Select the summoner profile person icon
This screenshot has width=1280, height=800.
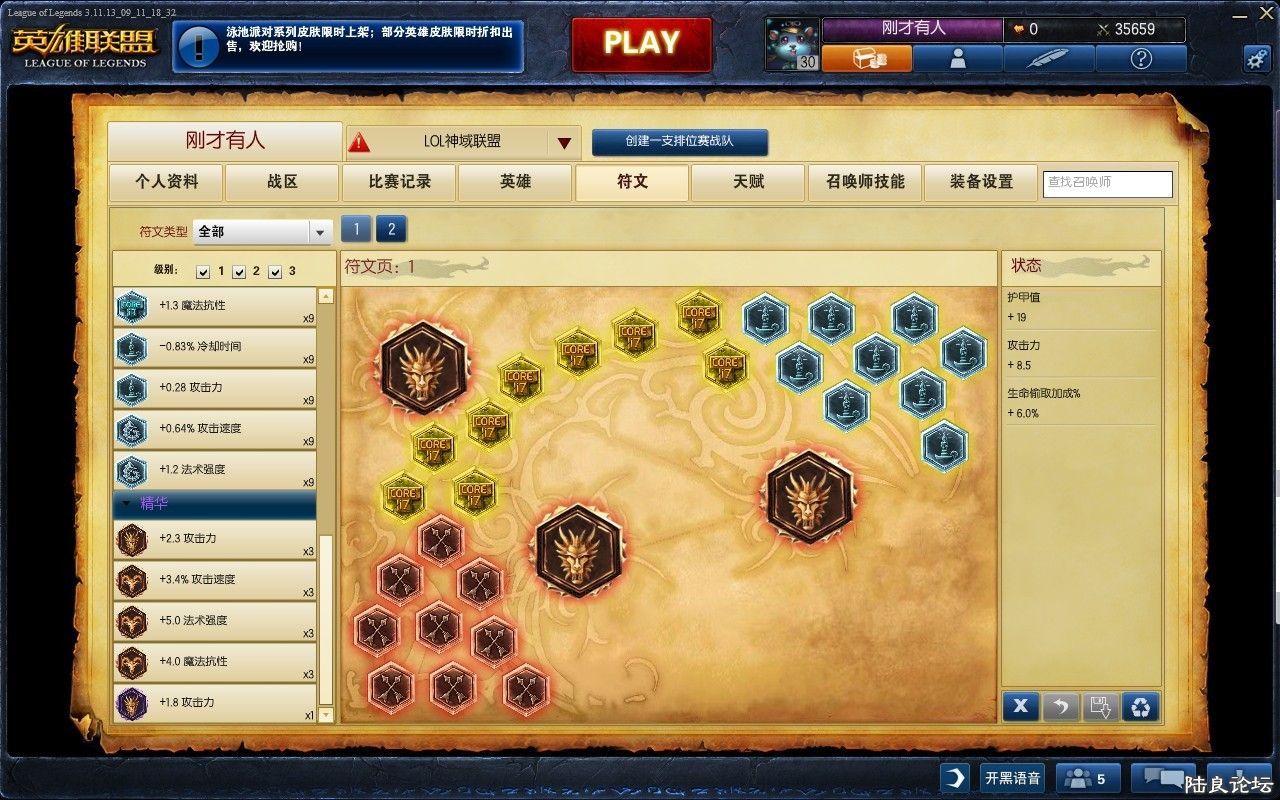[x=958, y=58]
